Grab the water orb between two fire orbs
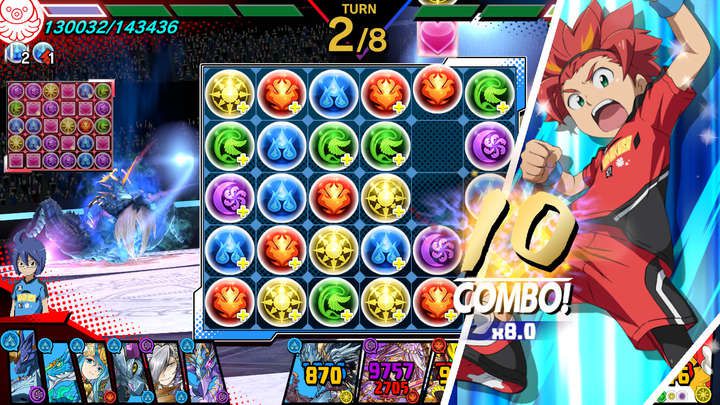Viewport: 720px width, 405px height. click(x=333, y=94)
